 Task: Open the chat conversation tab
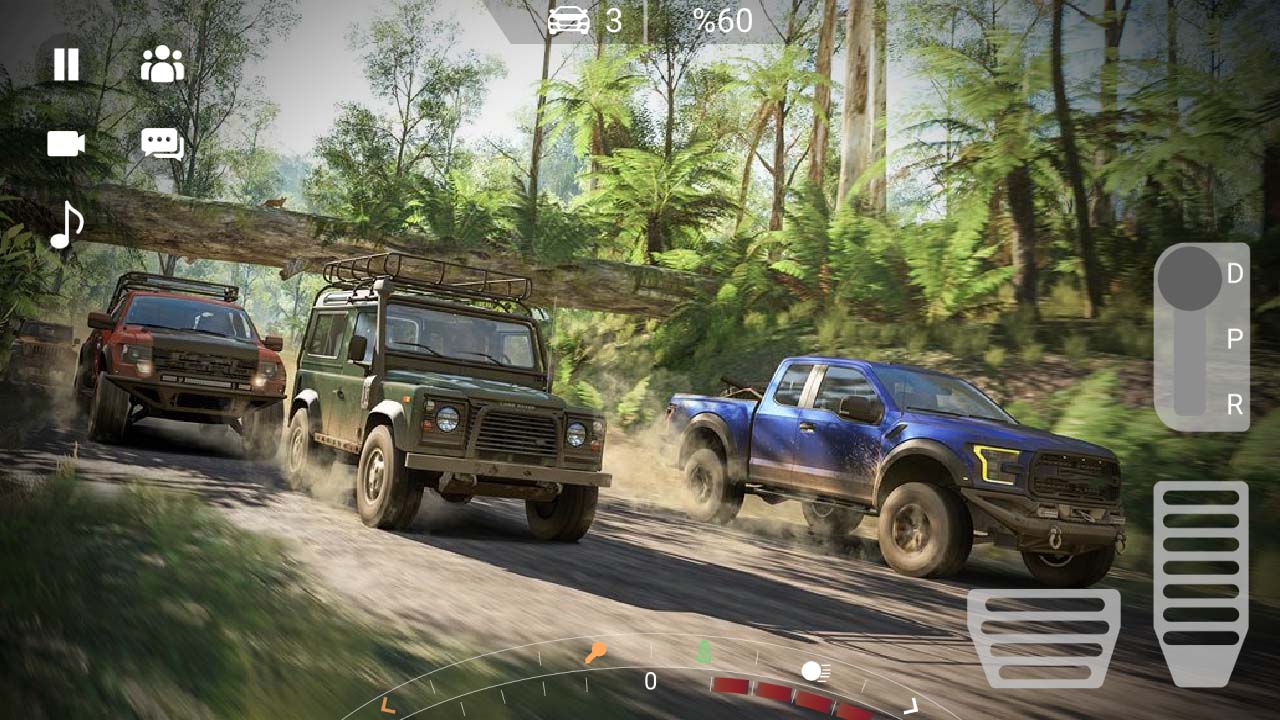(x=160, y=145)
